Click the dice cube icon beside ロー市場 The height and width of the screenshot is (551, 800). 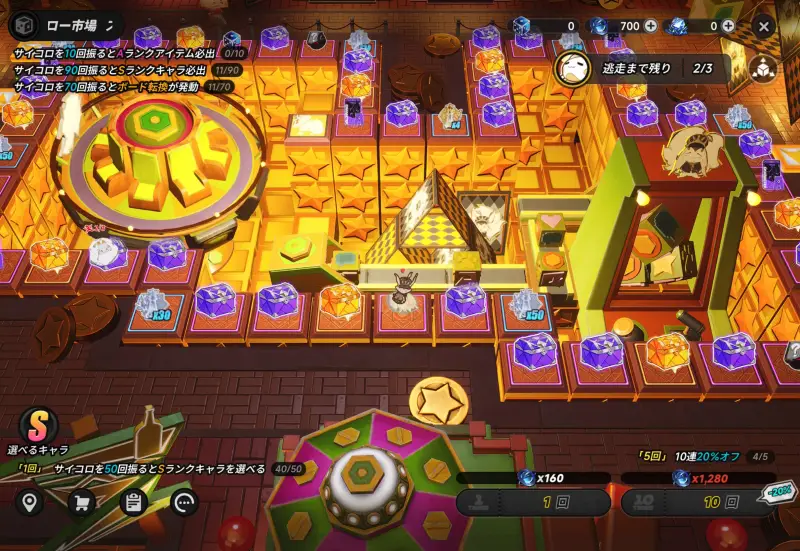coord(25,25)
